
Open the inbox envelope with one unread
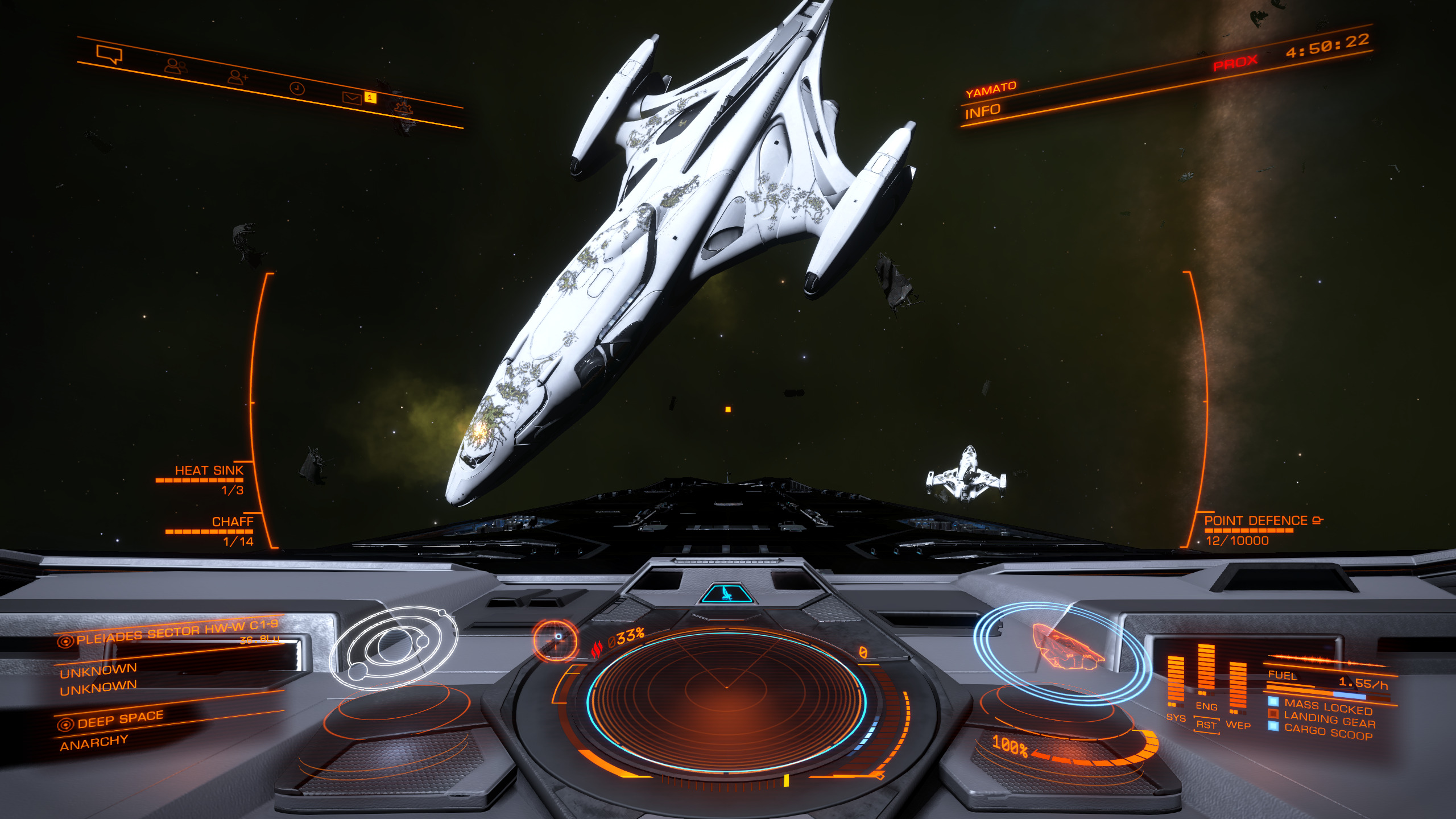point(353,98)
